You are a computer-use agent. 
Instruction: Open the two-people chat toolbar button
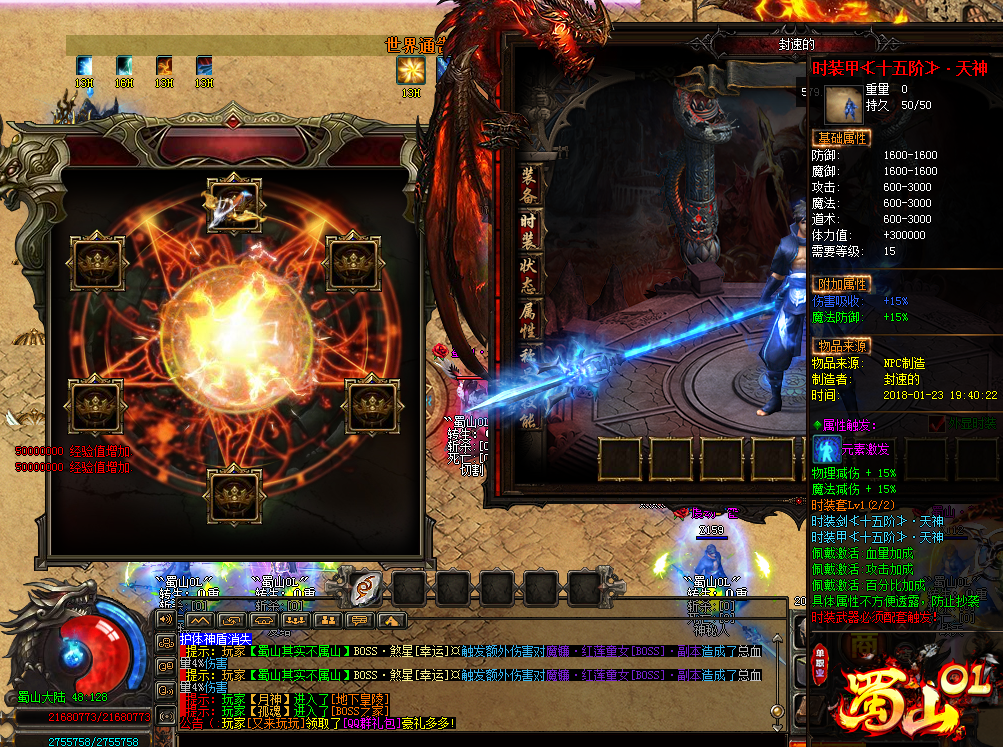tap(326, 620)
